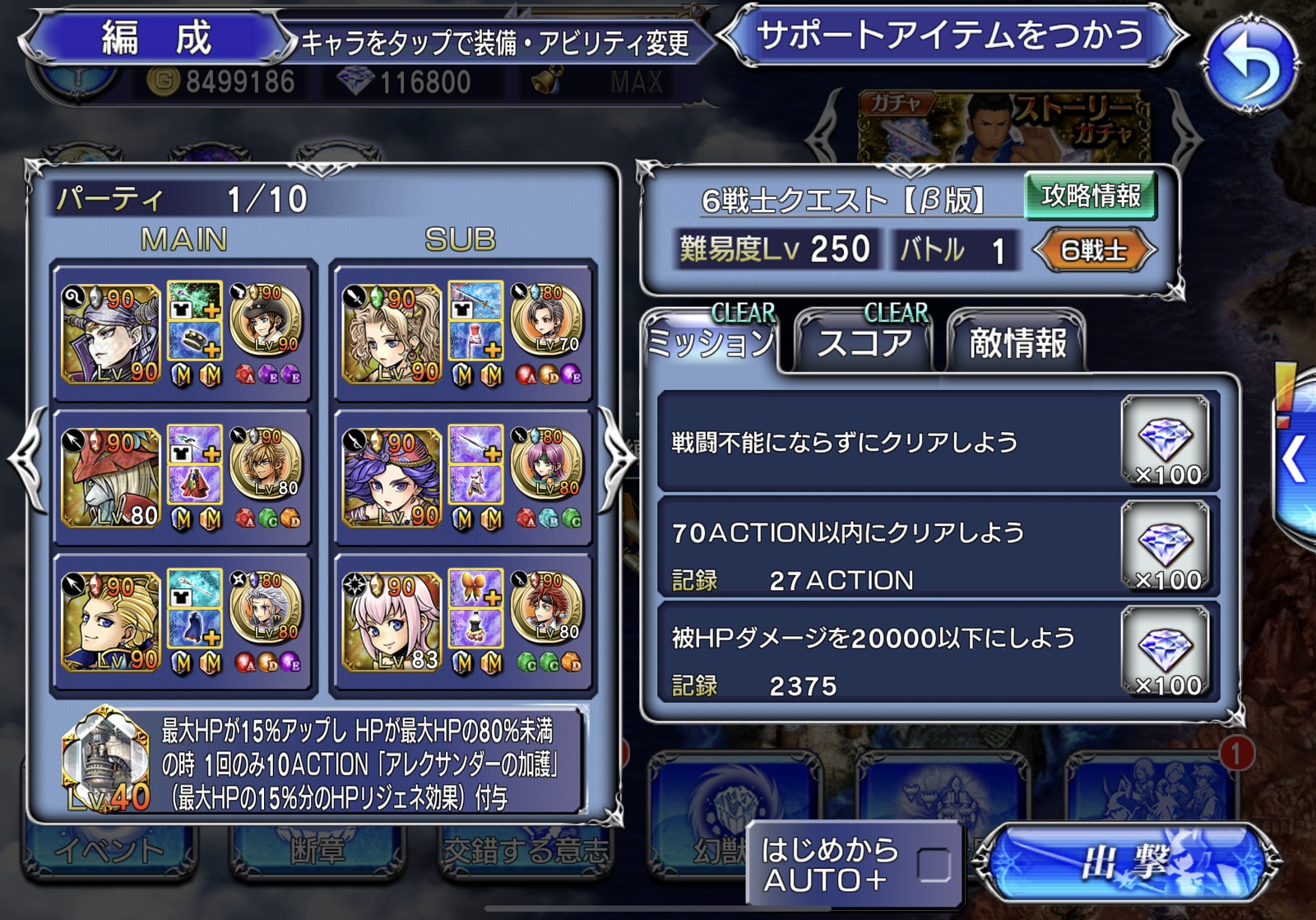The height and width of the screenshot is (920, 1316).
Task: Open サポートアイテムをつかう support items
Action: pyautogui.click(x=951, y=36)
